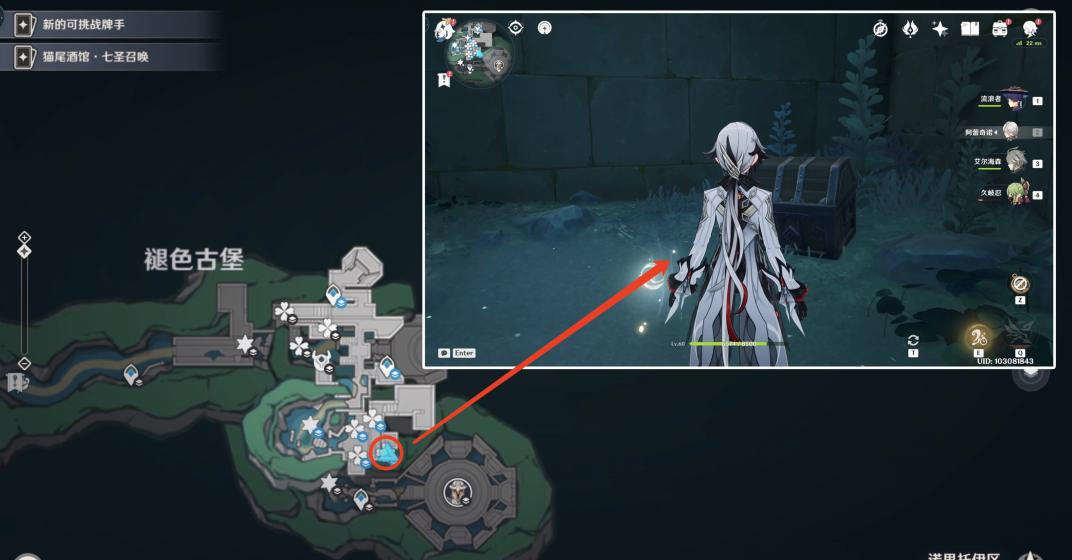Open the Paimon menu icon
The image size is (1072, 560).
443,30
